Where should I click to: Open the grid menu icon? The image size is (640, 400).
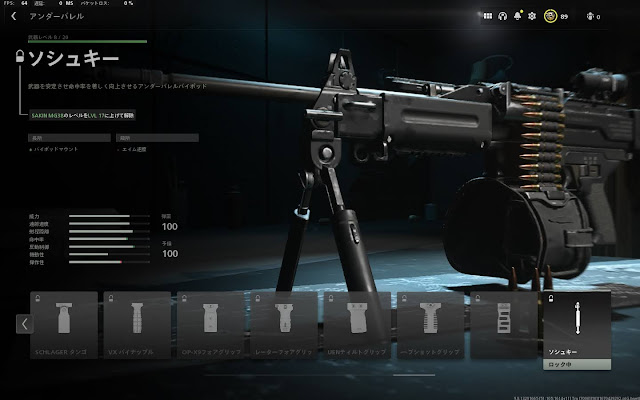click(x=487, y=17)
